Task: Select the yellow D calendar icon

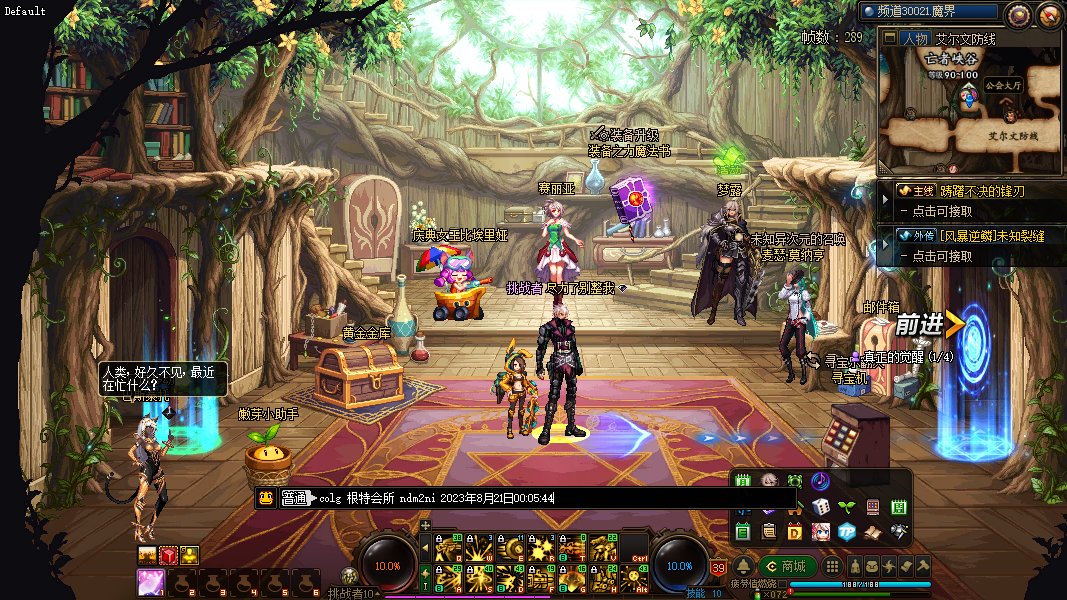Action: pyautogui.click(x=795, y=531)
